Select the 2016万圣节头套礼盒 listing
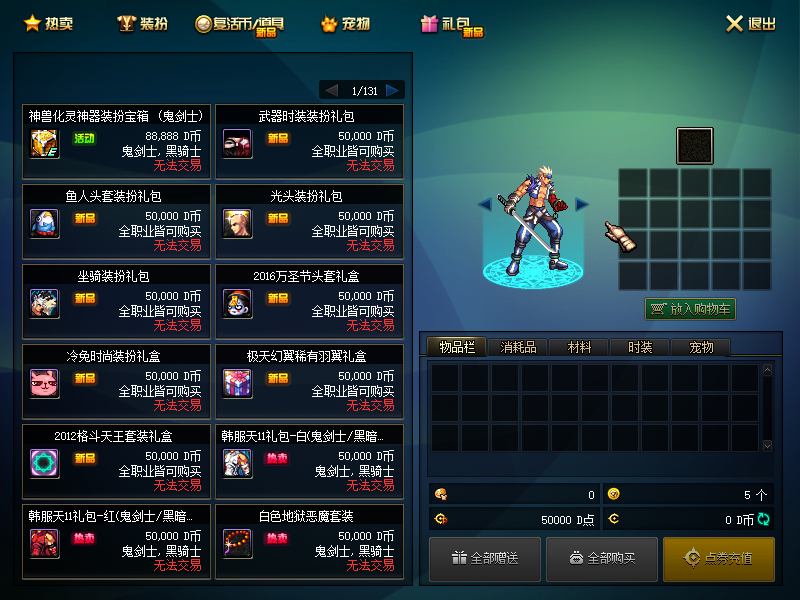 click(309, 301)
